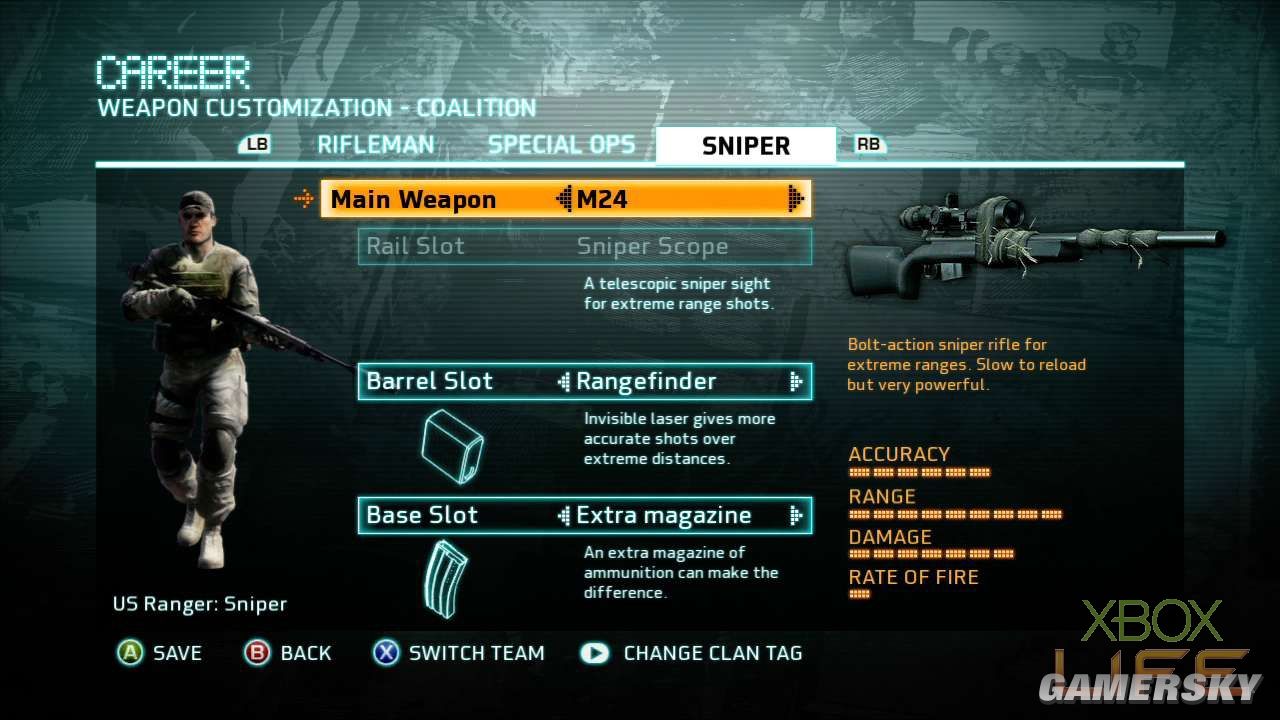Change Barrel Slot to the previous attachment
This screenshot has height=720, width=1280.
(564, 381)
